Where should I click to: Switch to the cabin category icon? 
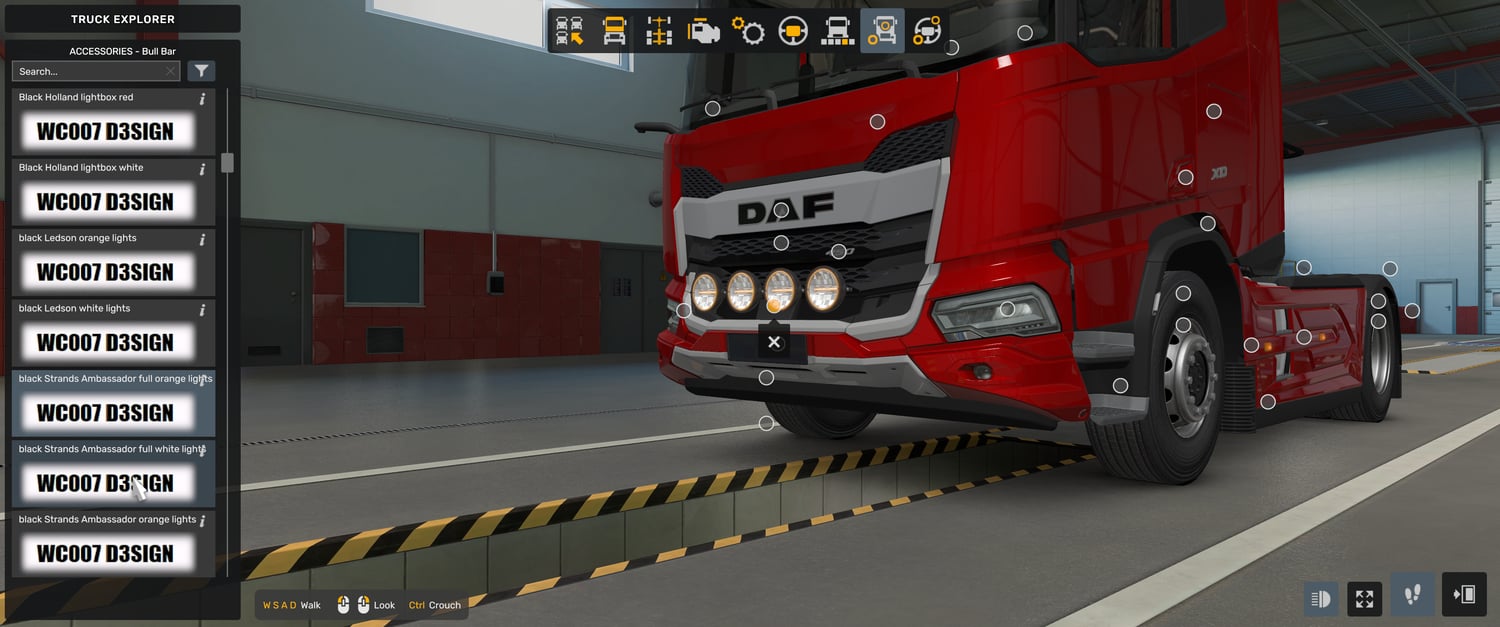point(614,31)
